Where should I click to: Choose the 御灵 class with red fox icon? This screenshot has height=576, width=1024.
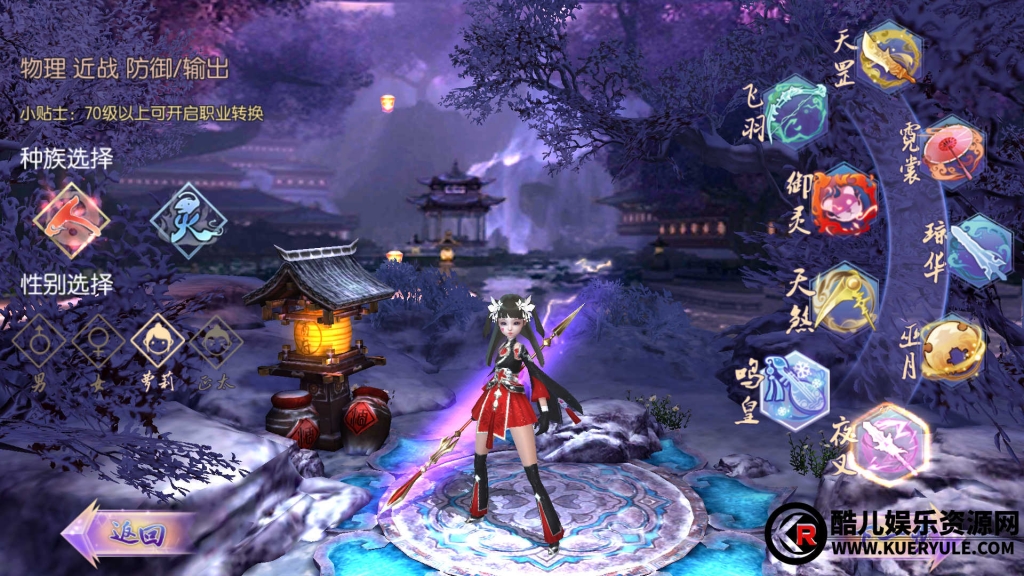click(843, 199)
